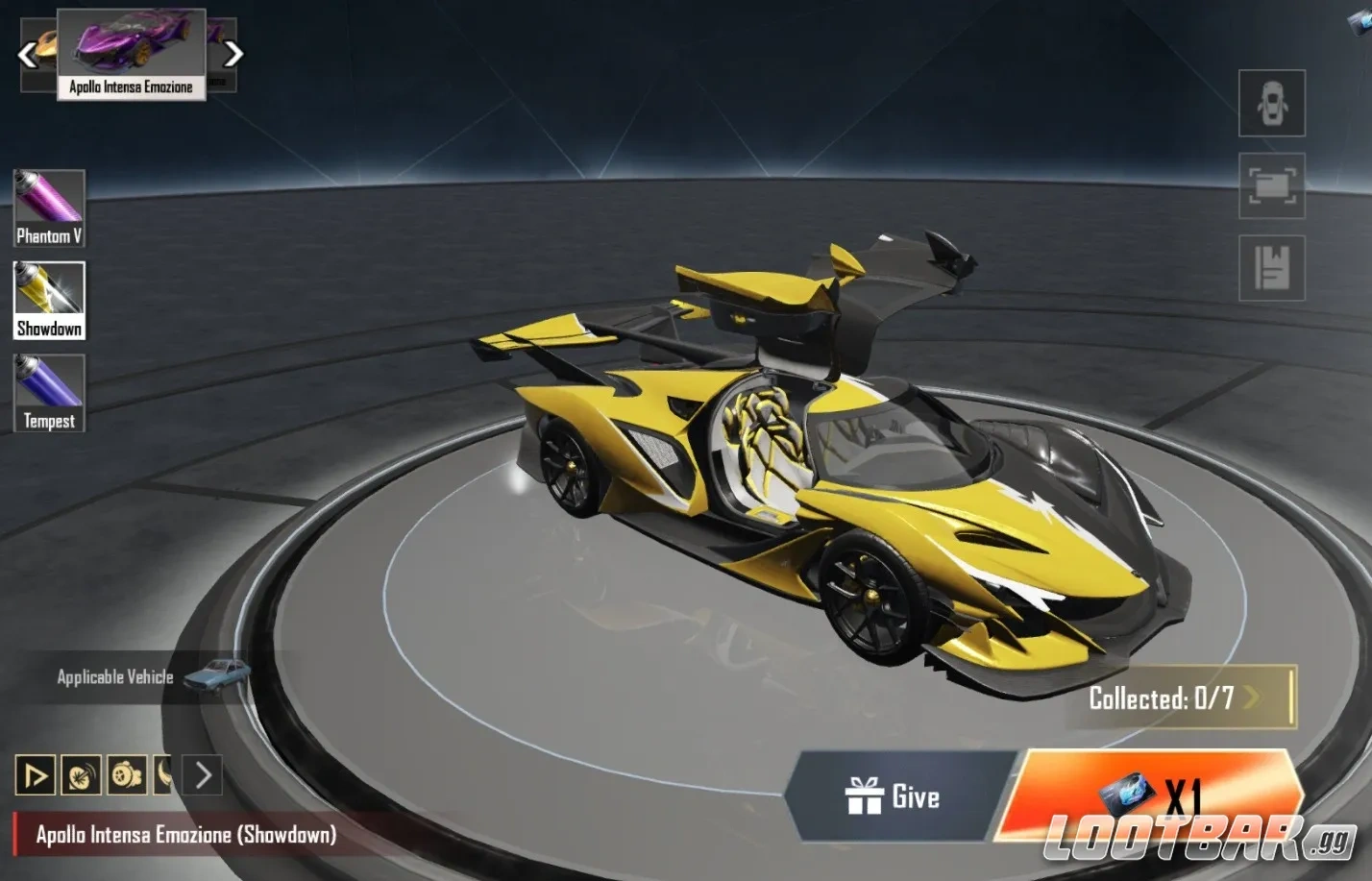
Task: Browse to previous vehicle skin
Action: point(26,54)
